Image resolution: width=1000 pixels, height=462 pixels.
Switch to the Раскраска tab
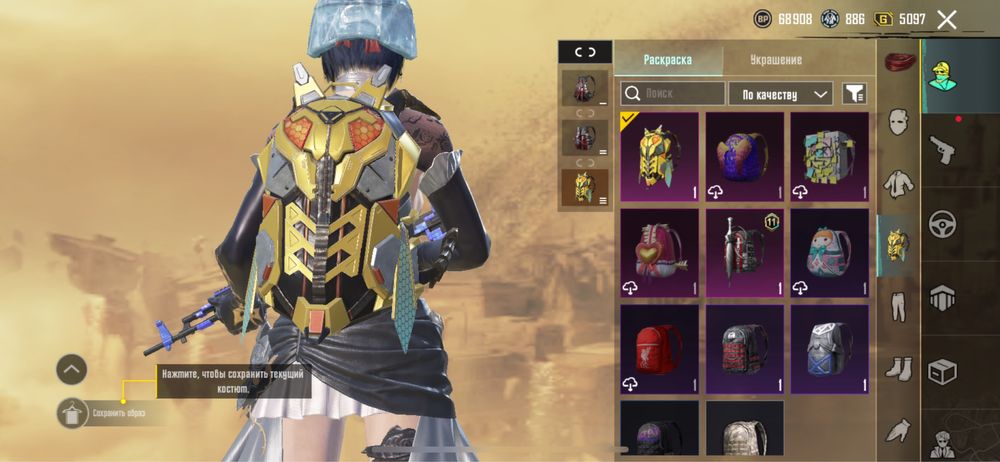coord(667,59)
